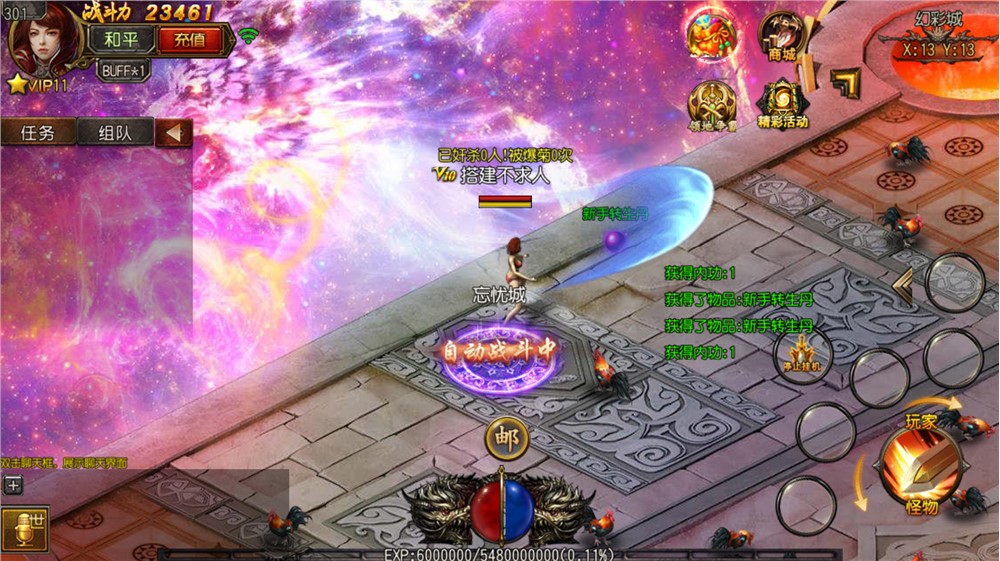Open the 幻彩城 minimap
1000x561 pixels.
tap(938, 48)
